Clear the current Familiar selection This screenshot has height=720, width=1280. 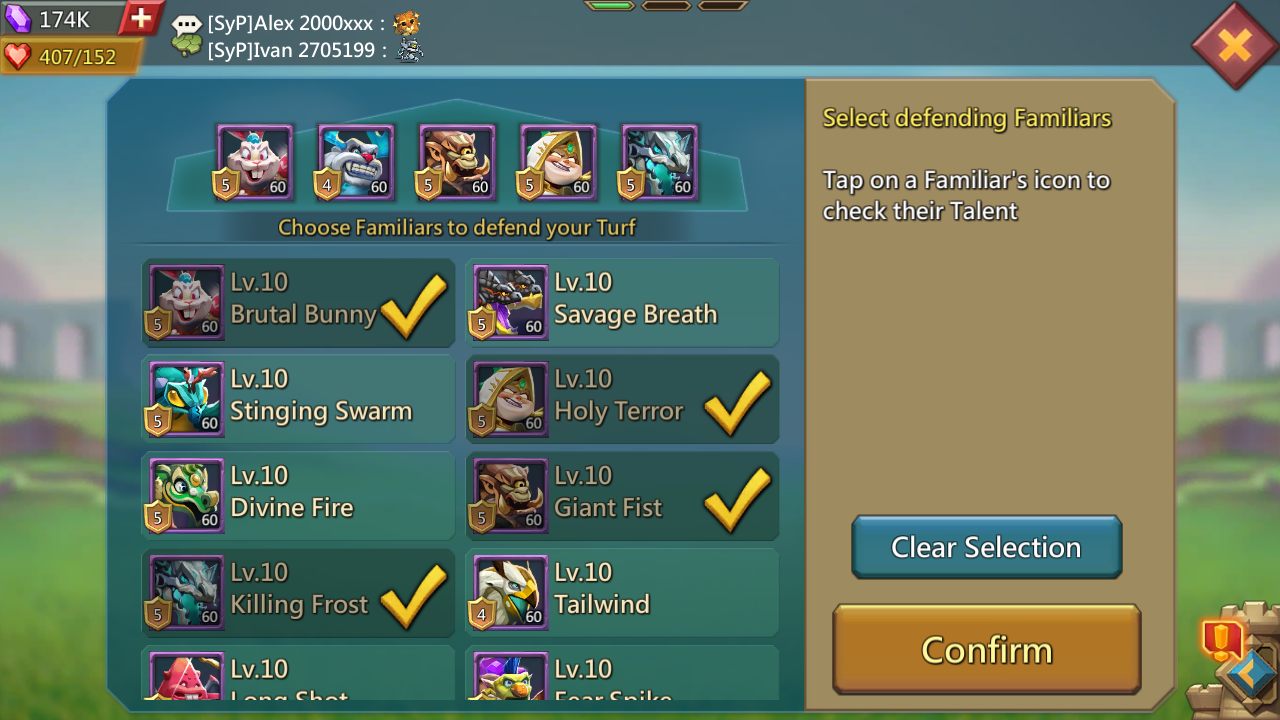[986, 547]
